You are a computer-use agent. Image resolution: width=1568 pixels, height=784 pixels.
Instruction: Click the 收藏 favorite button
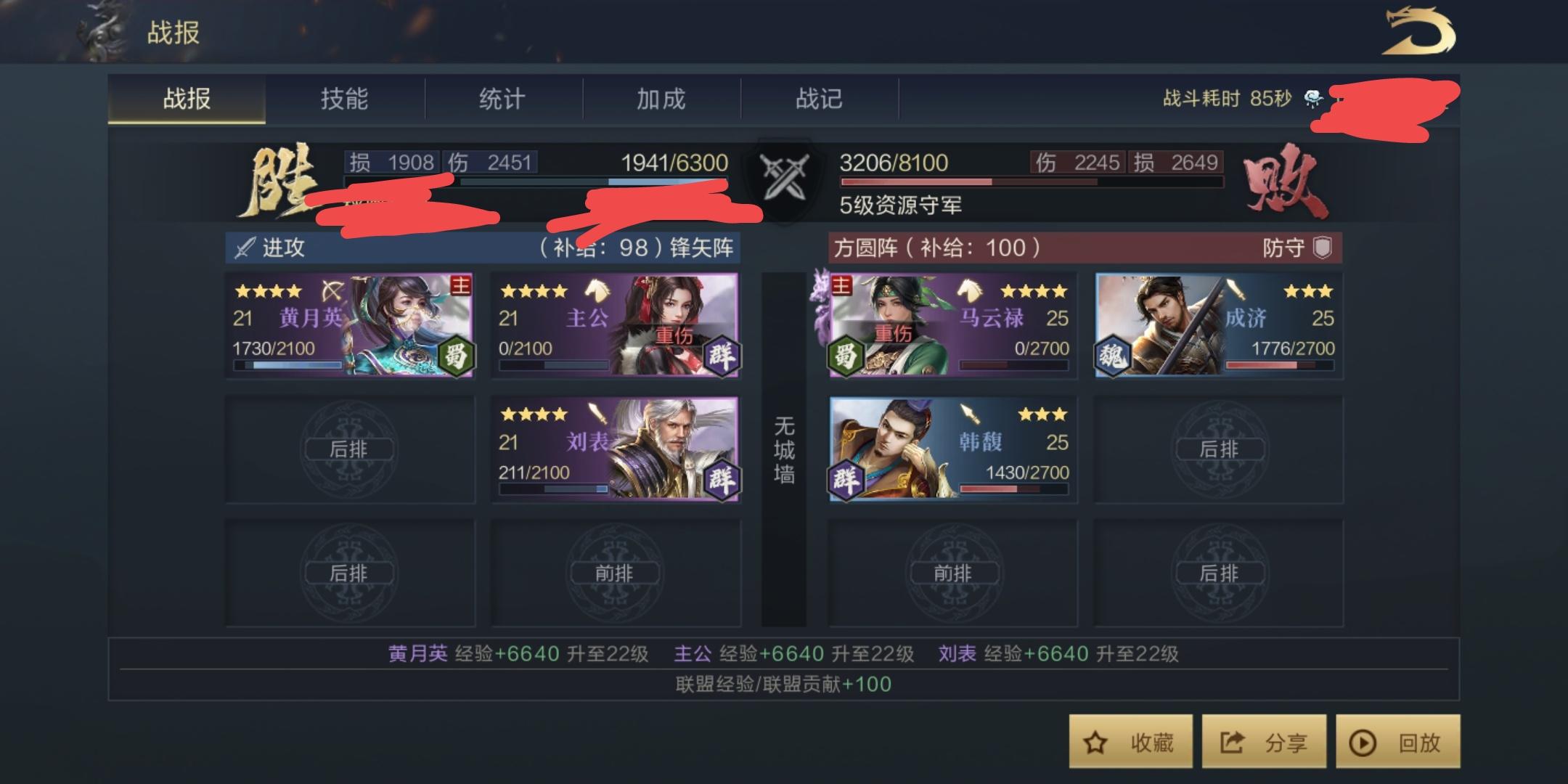click(x=1130, y=742)
